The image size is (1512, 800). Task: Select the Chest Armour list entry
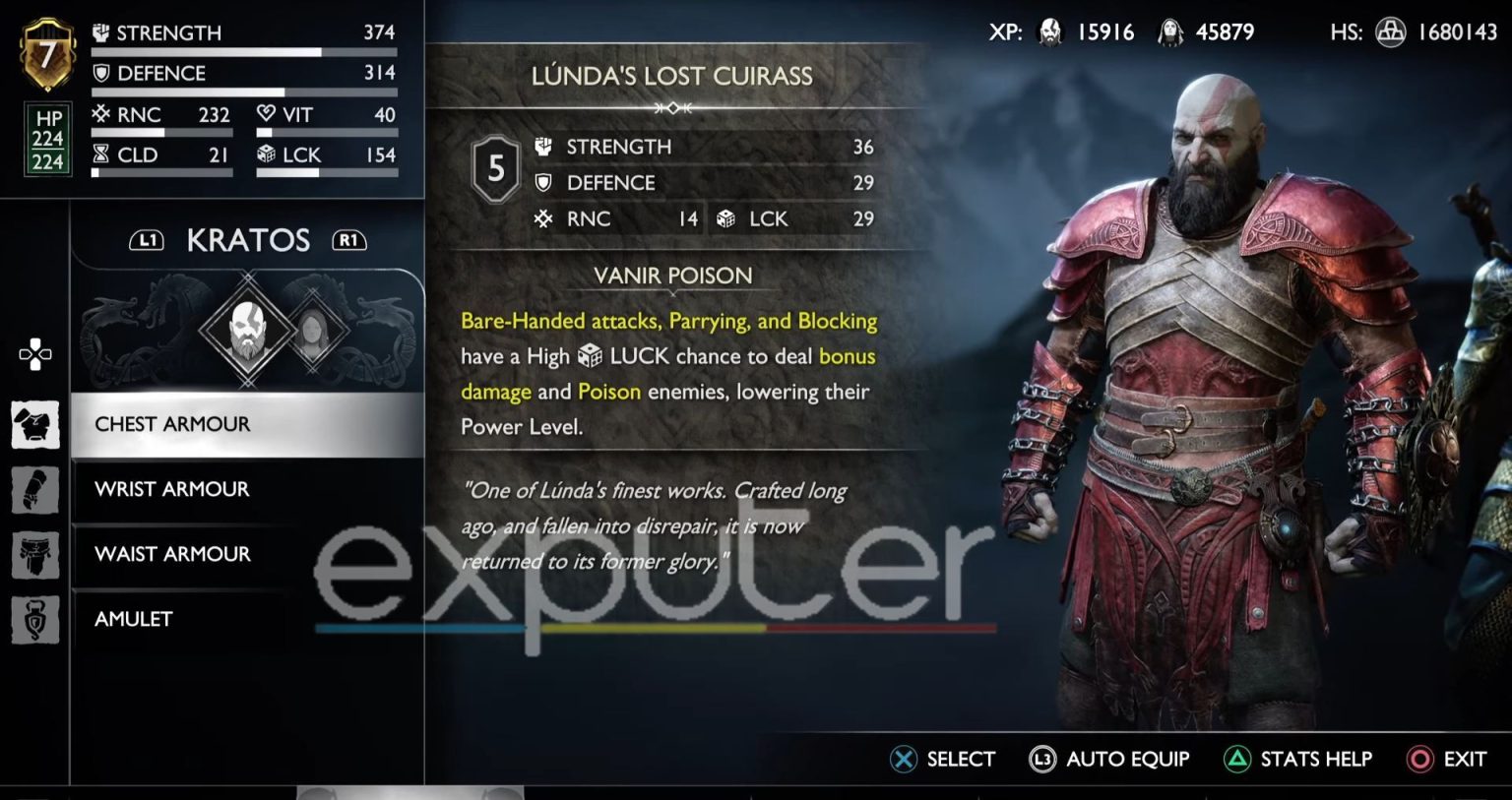pos(170,423)
